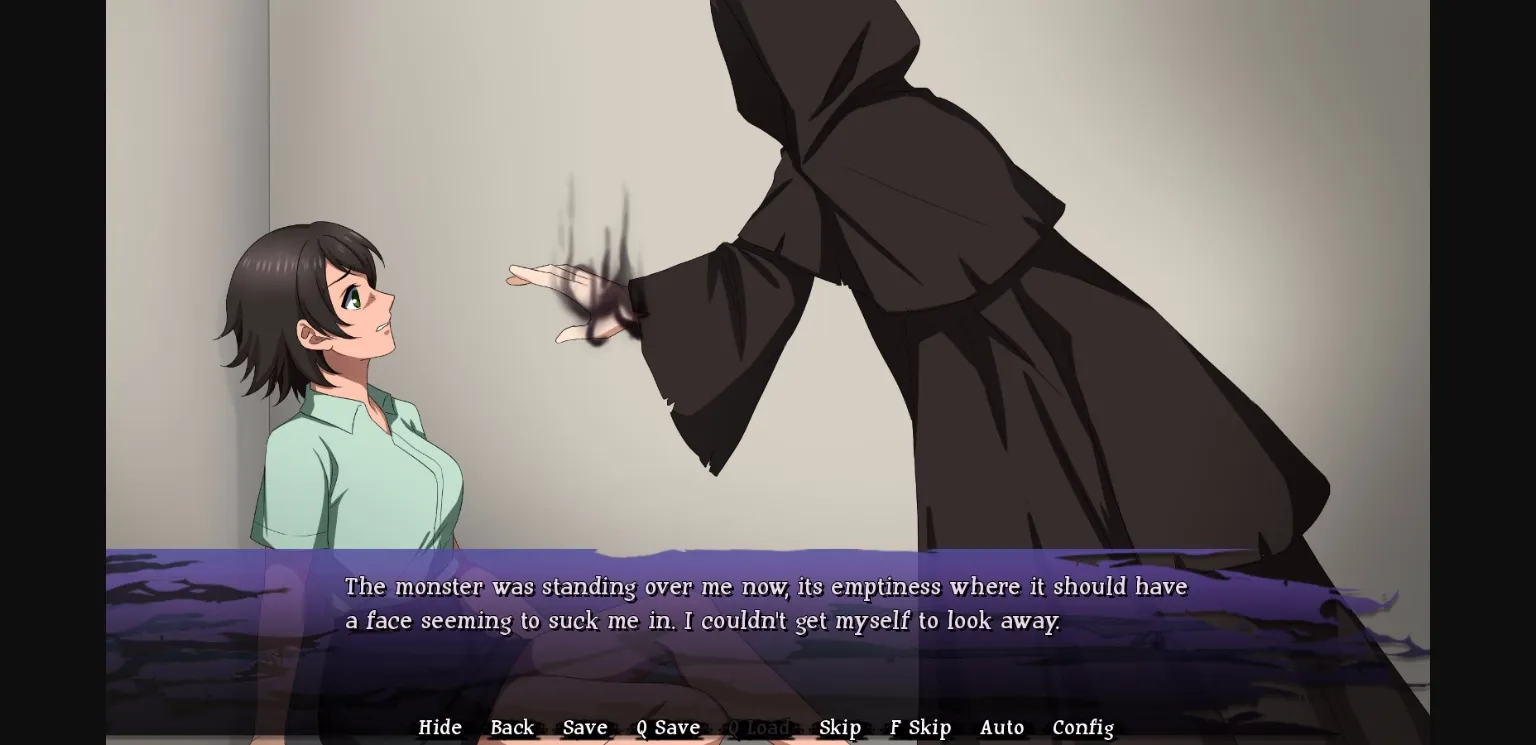
Task: Choose Q Save from the bottom bar
Action: (x=667, y=727)
